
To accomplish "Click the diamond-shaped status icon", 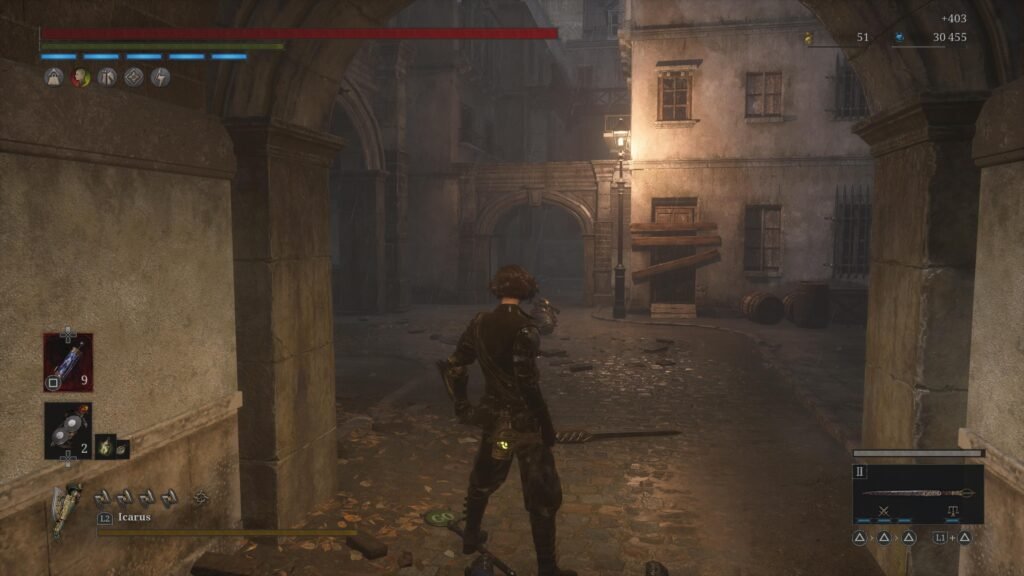I will [133, 77].
